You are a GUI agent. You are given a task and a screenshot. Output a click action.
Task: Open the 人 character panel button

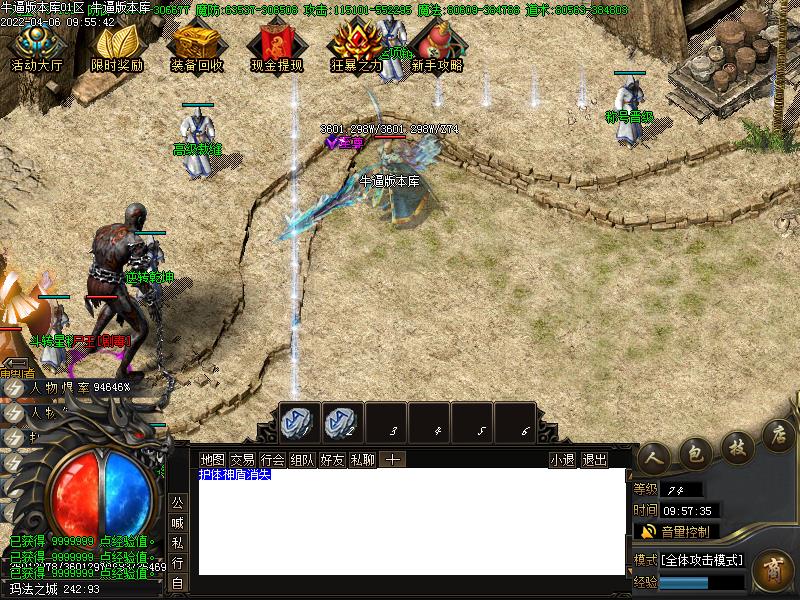654,455
